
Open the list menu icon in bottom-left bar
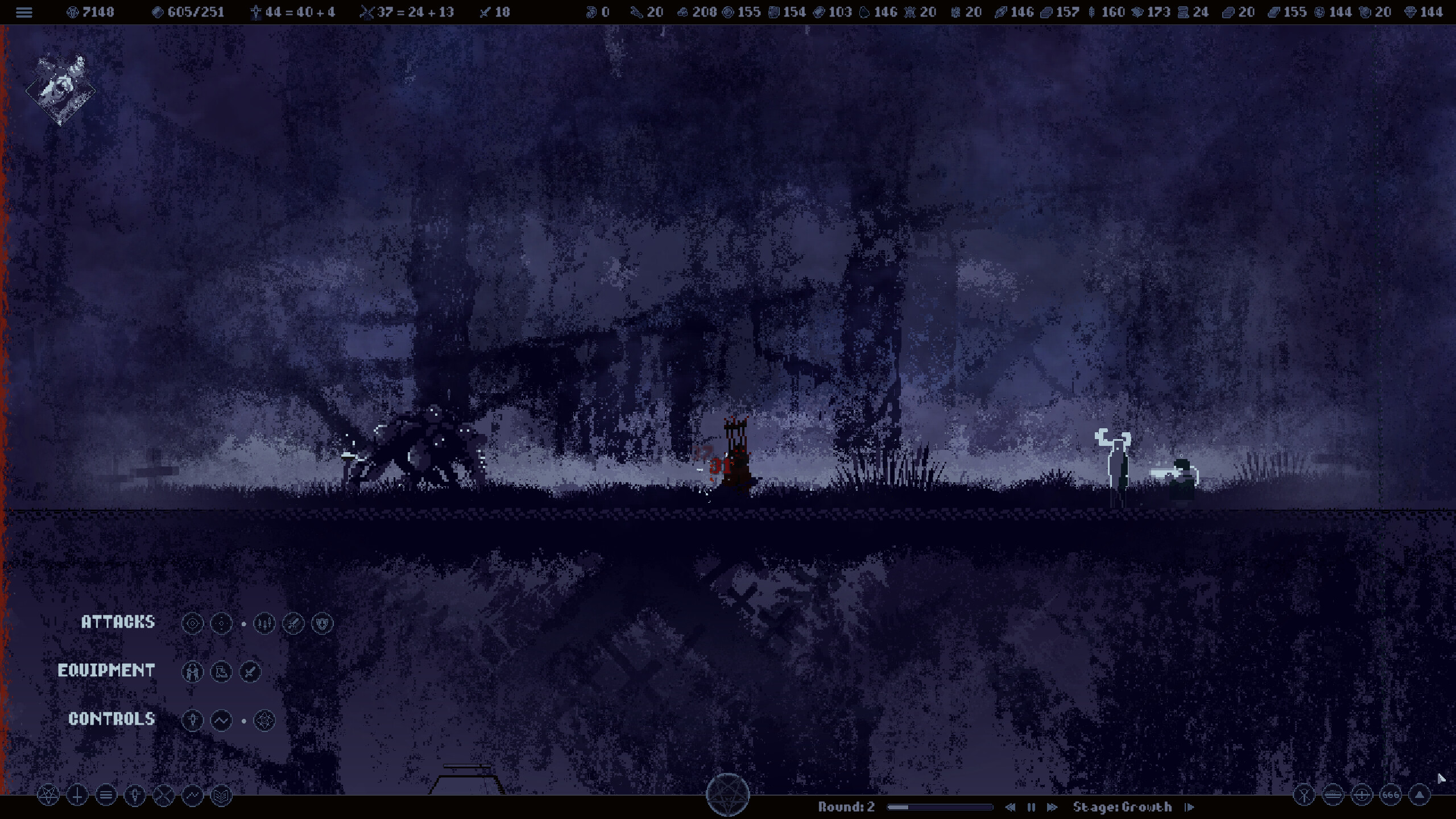click(x=105, y=795)
